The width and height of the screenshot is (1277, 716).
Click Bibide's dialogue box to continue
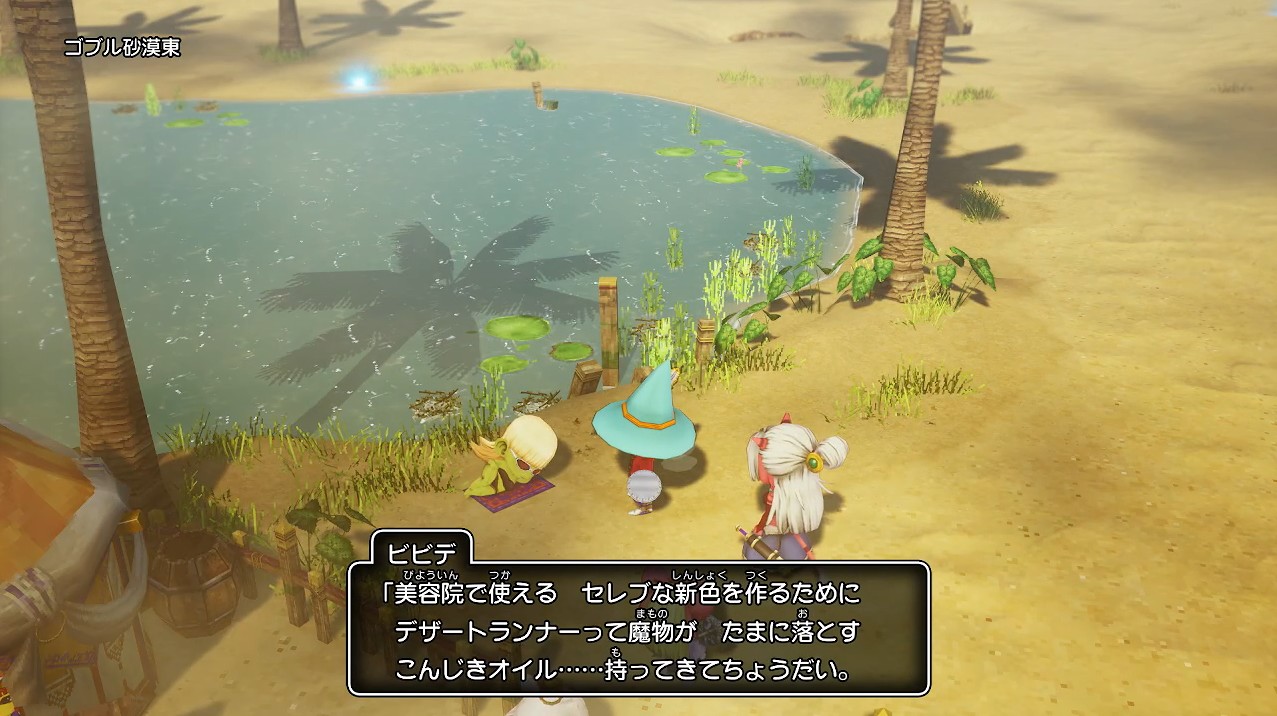click(x=638, y=628)
